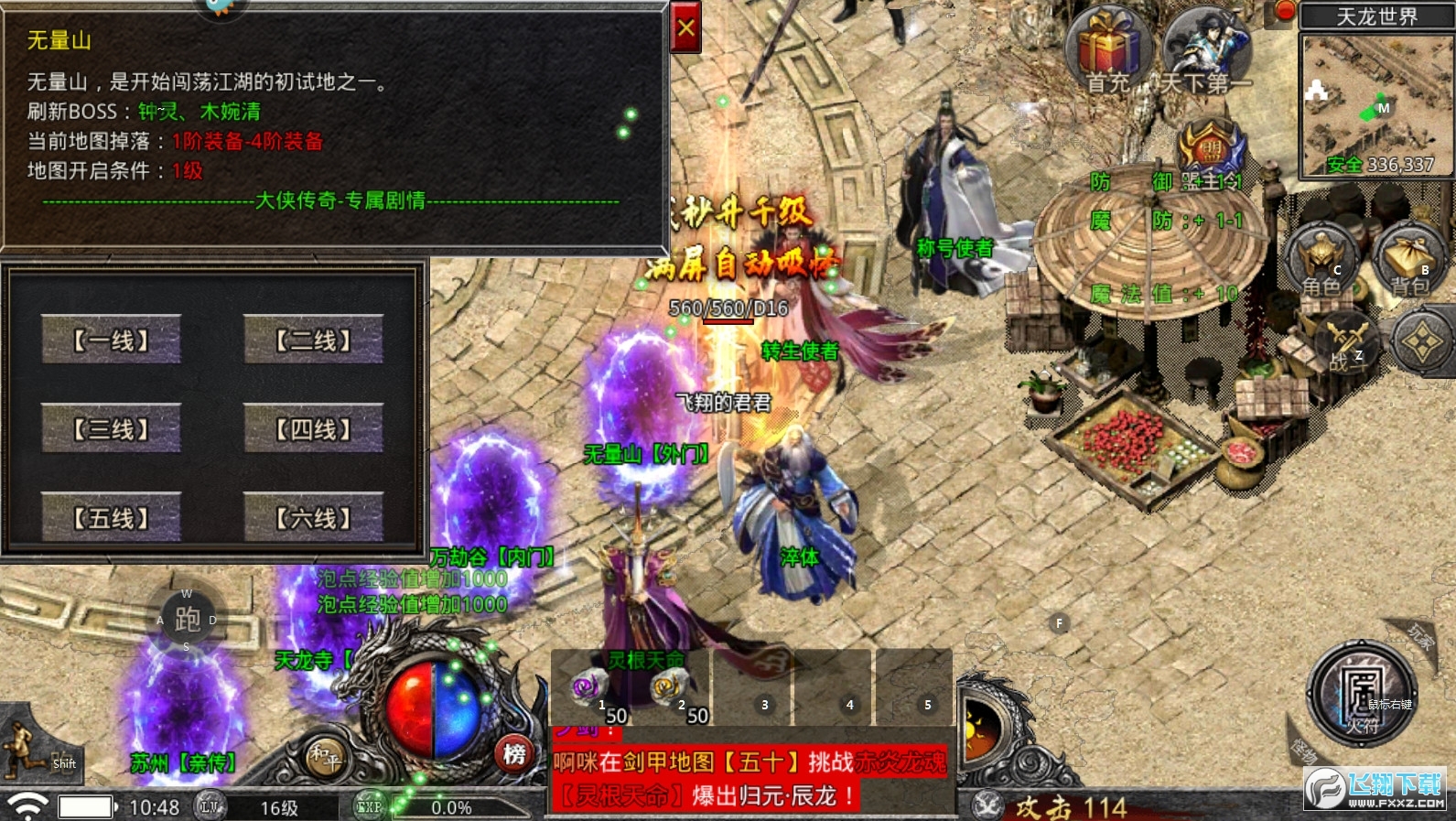Open the 天下第一 ranking icon
Viewport: 1456px width, 821px height.
click(1207, 48)
